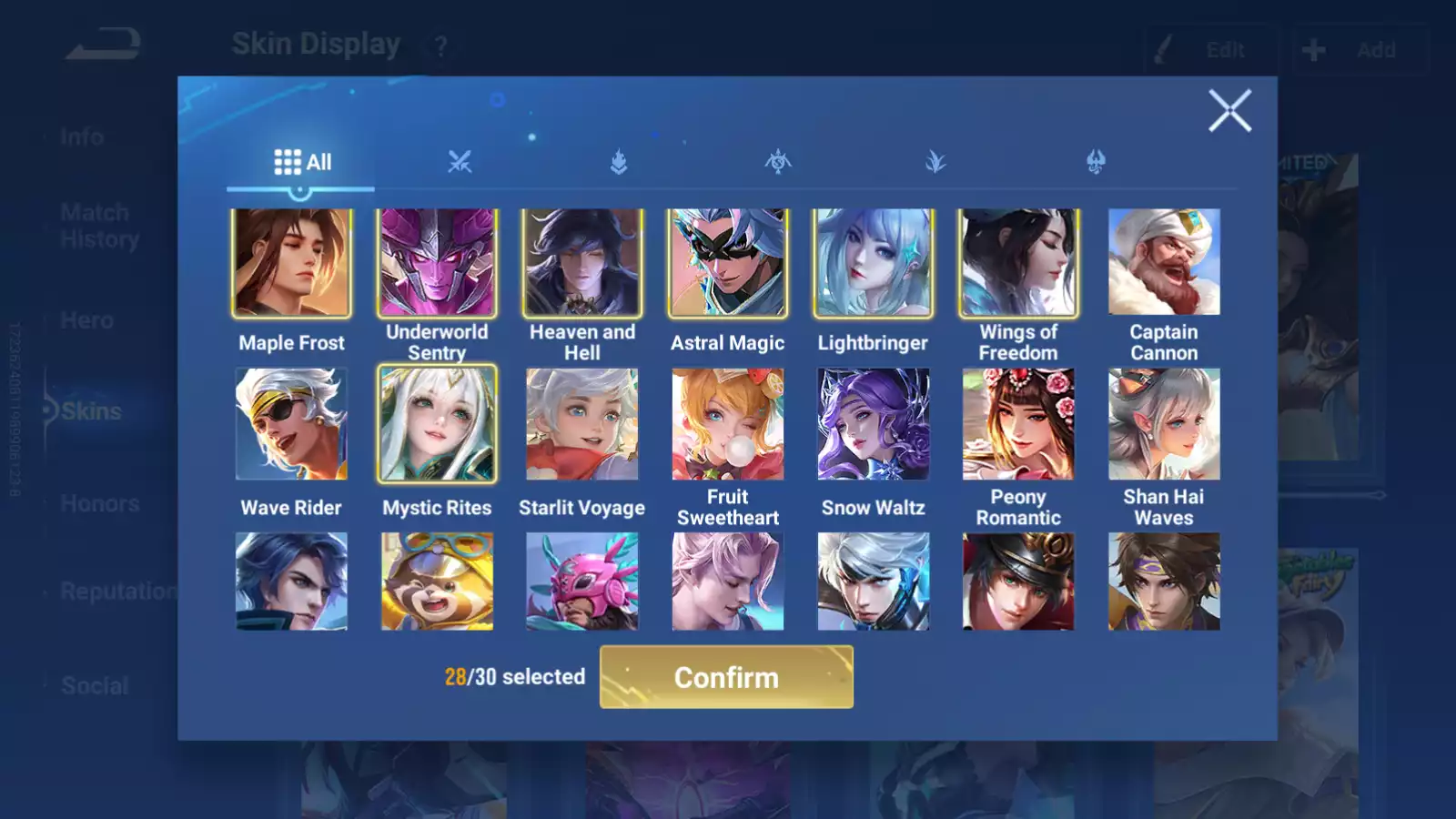Click the Edit button with pencil icon

1210,50
